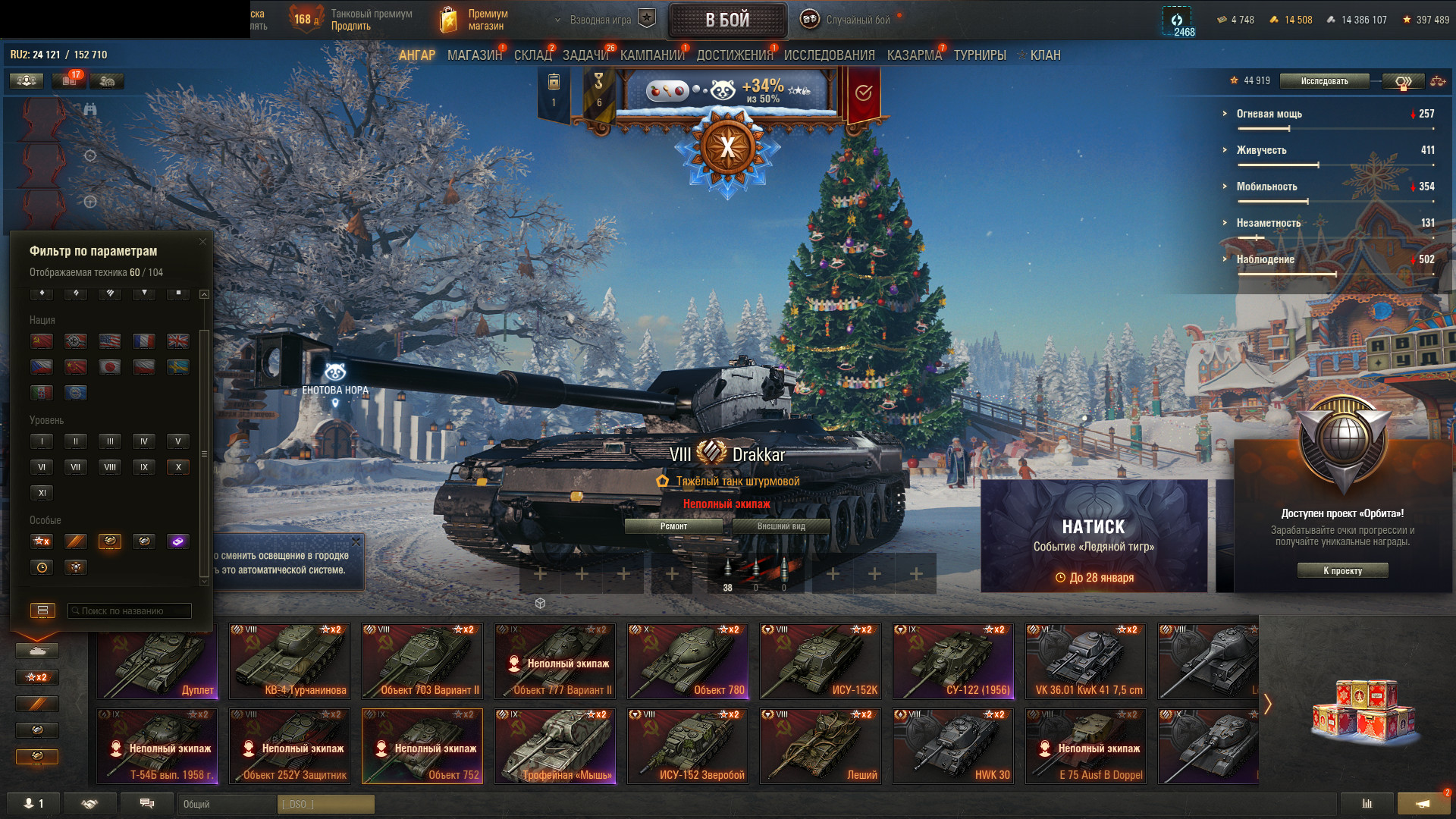This screenshot has height=819, width=1456.
Task: Open the Натиск Ледяной тигр event banner
Action: [1094, 535]
